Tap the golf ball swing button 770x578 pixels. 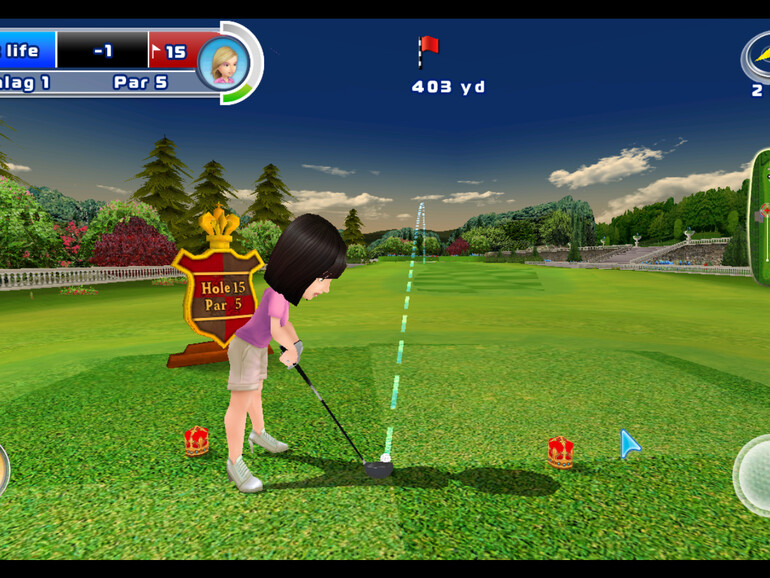(x=755, y=474)
